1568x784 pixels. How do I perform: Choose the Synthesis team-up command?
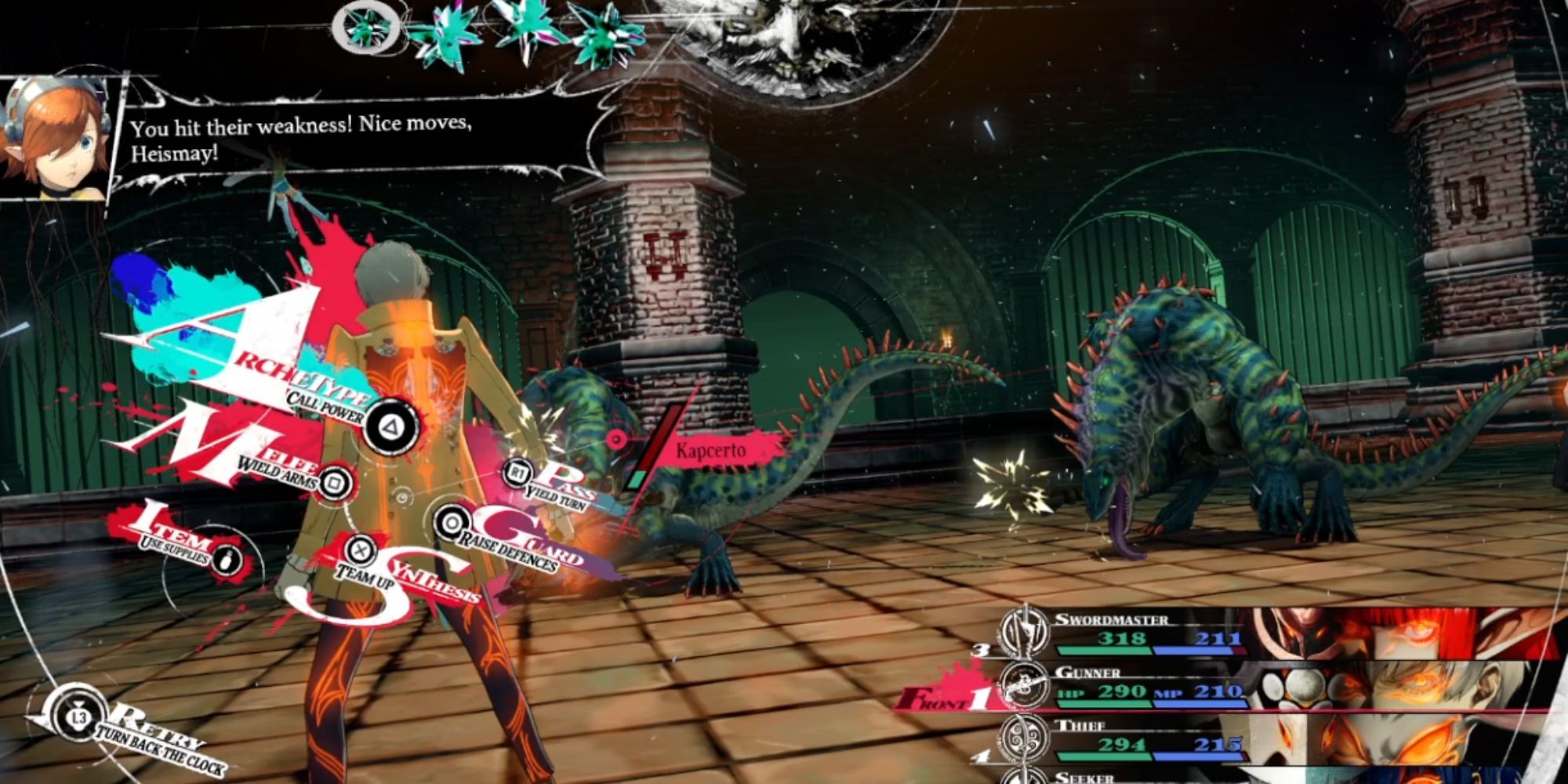click(x=359, y=550)
